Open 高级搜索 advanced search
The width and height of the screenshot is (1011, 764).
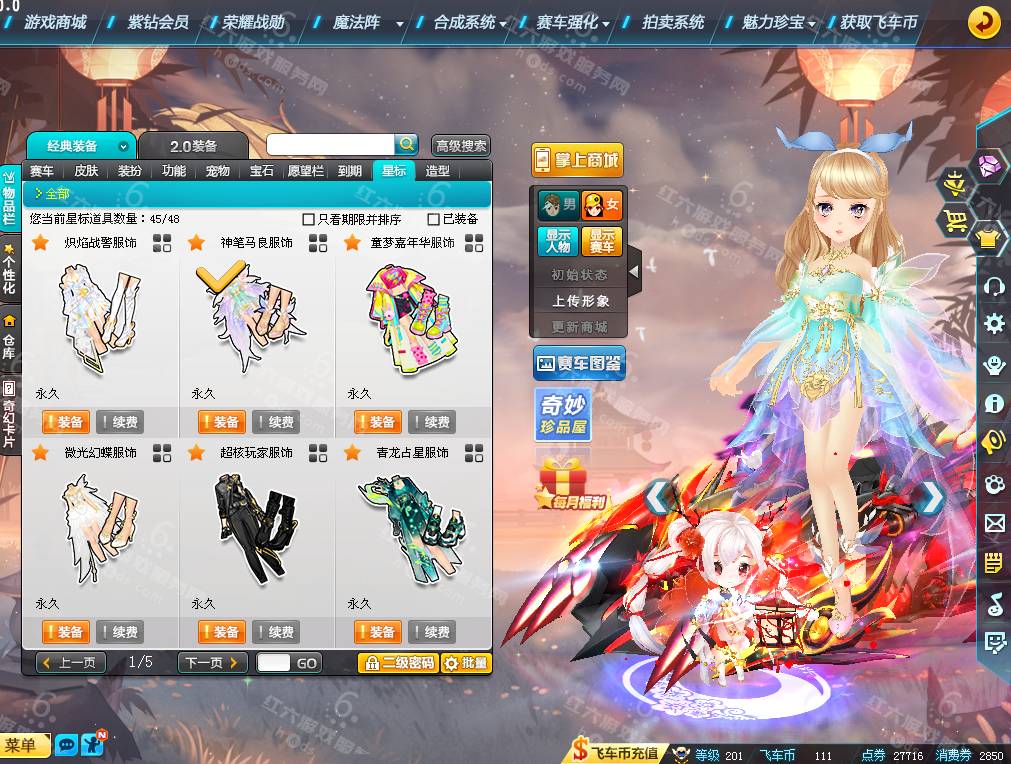click(x=461, y=146)
